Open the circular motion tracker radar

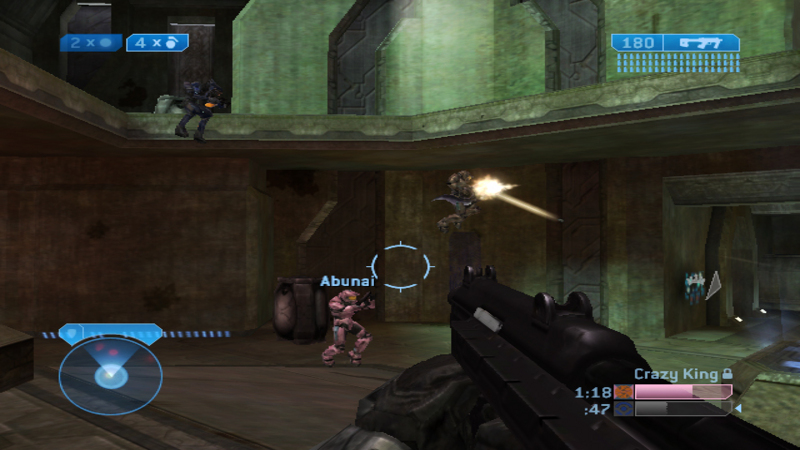pyautogui.click(x=109, y=371)
